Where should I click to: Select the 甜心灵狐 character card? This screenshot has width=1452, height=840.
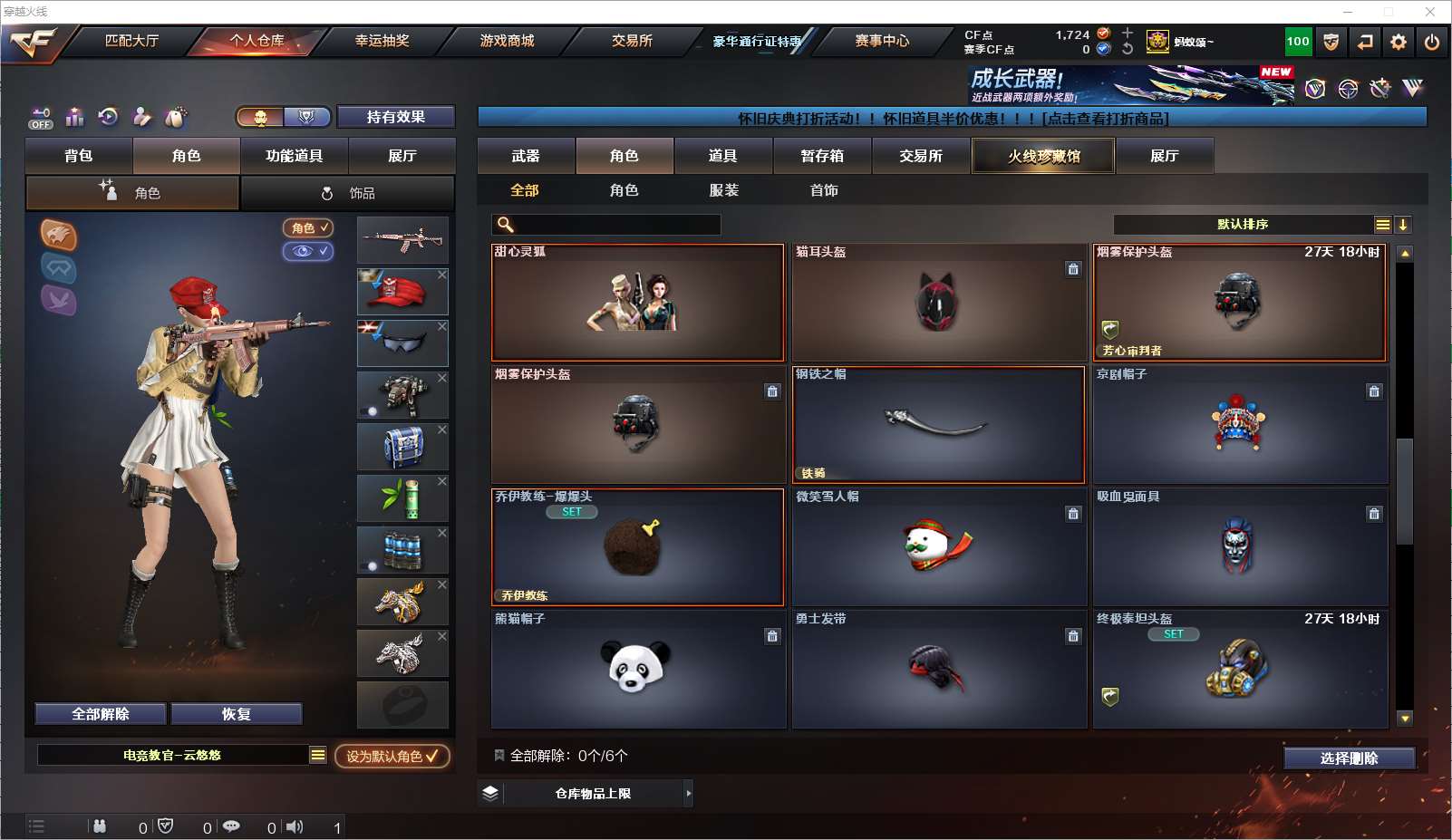(x=637, y=303)
